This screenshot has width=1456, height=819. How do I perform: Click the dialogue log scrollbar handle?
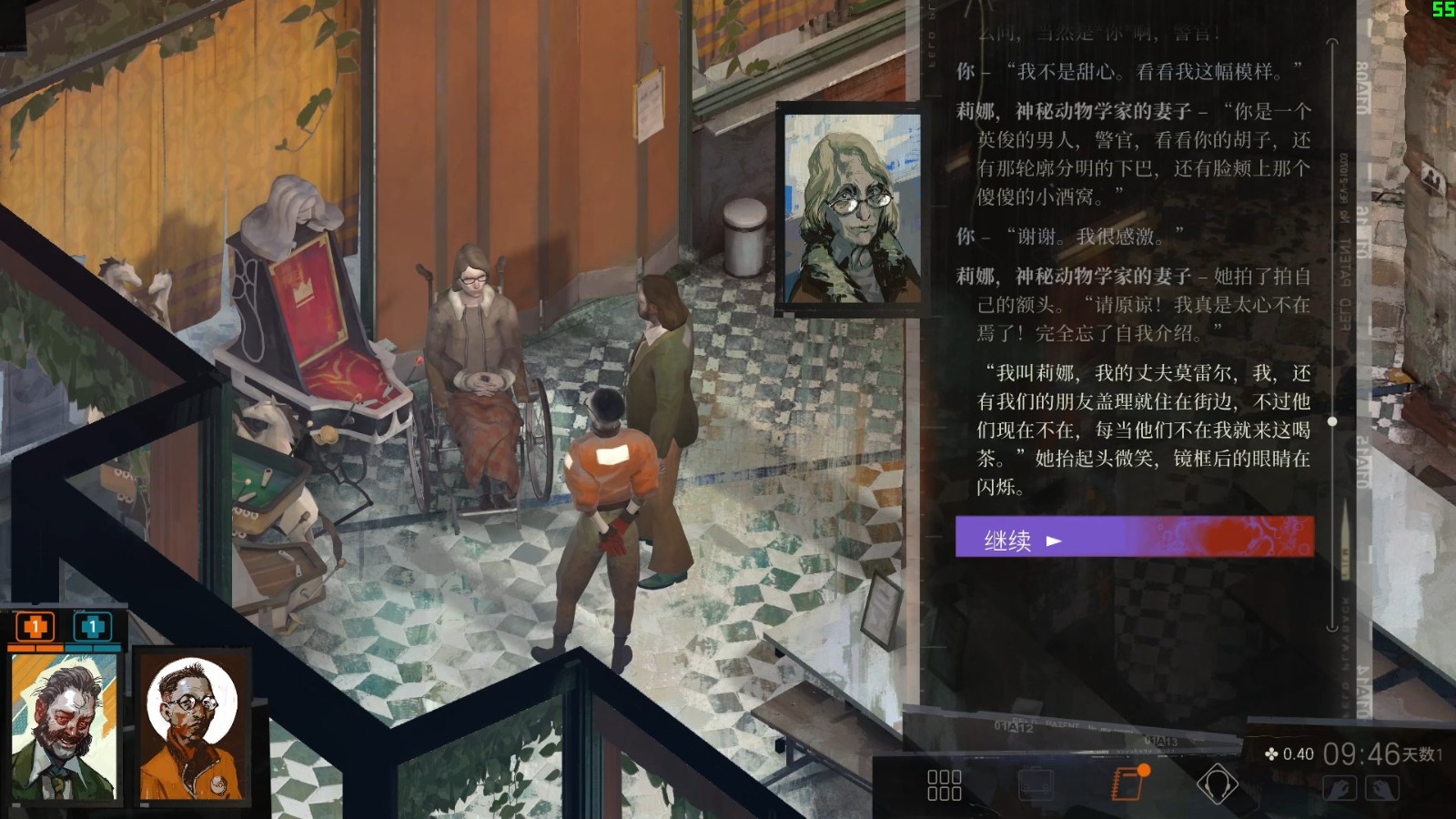1332,421
